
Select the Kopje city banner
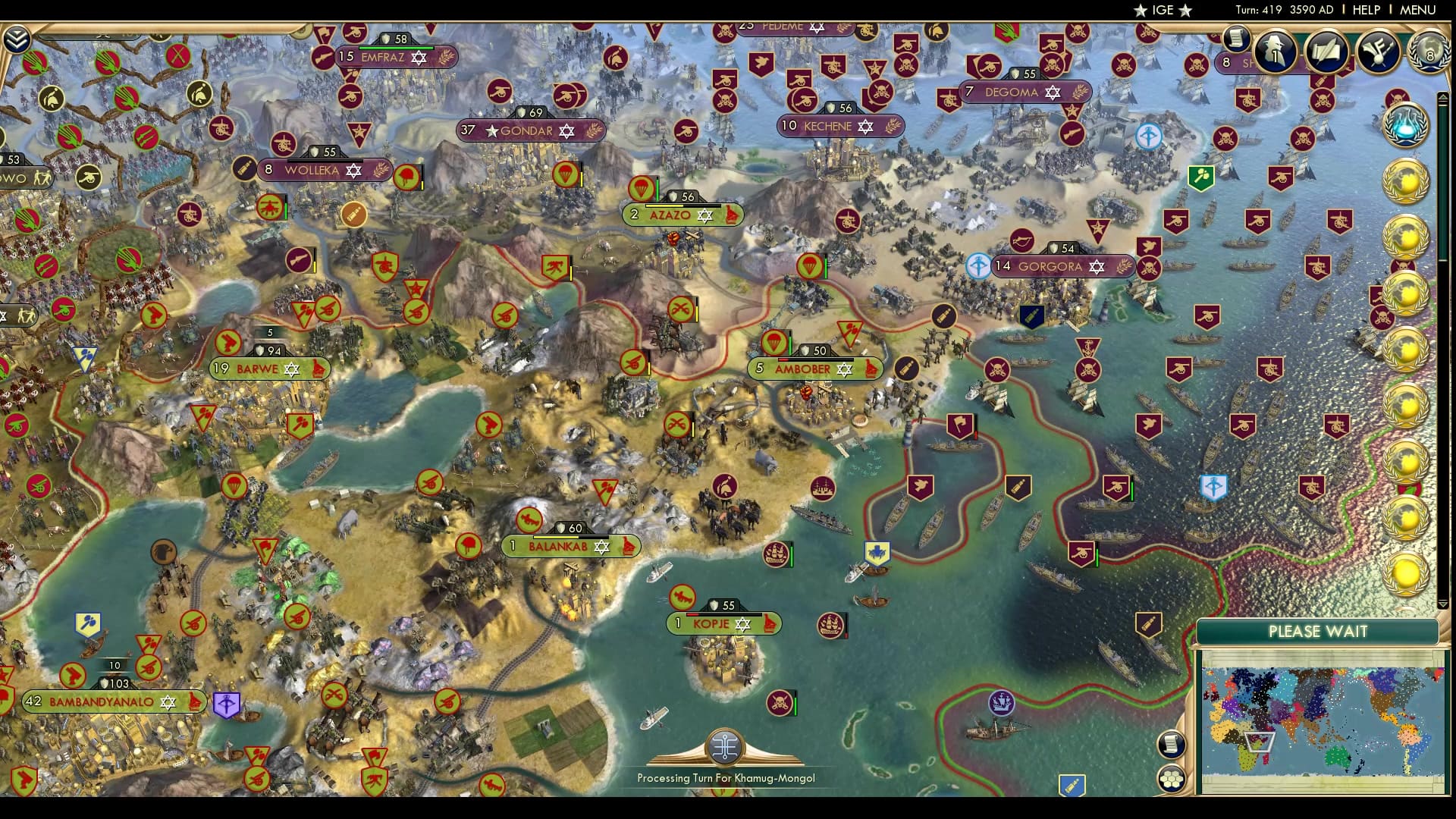point(718,623)
